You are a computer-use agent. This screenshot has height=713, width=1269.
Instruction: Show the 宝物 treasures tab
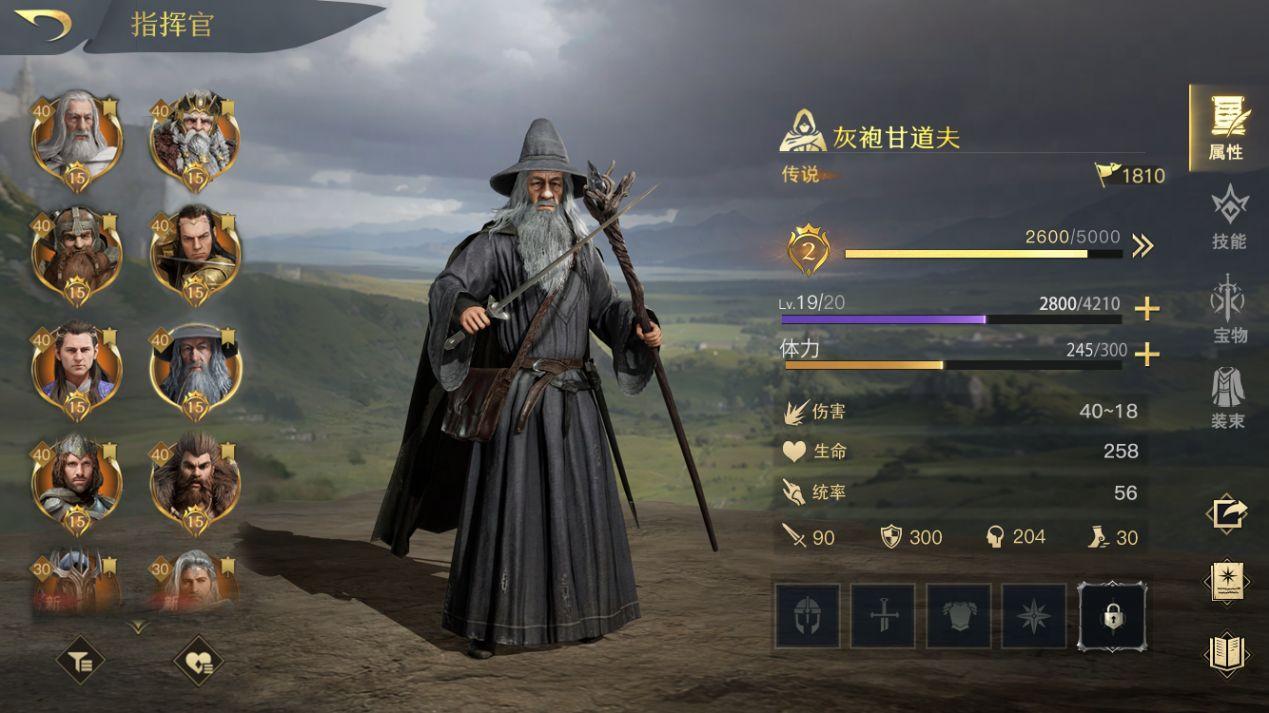(x=1229, y=309)
